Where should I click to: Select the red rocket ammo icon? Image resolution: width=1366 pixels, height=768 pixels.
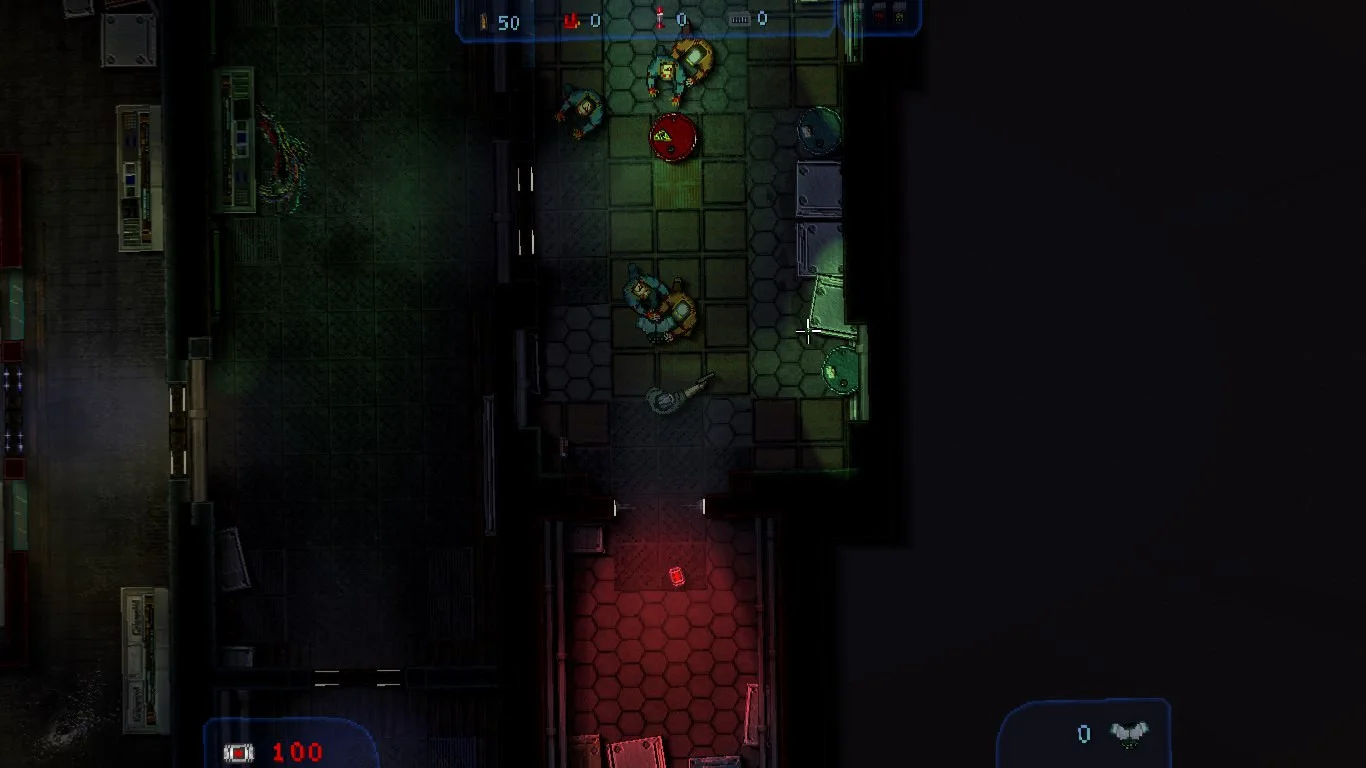click(660, 19)
